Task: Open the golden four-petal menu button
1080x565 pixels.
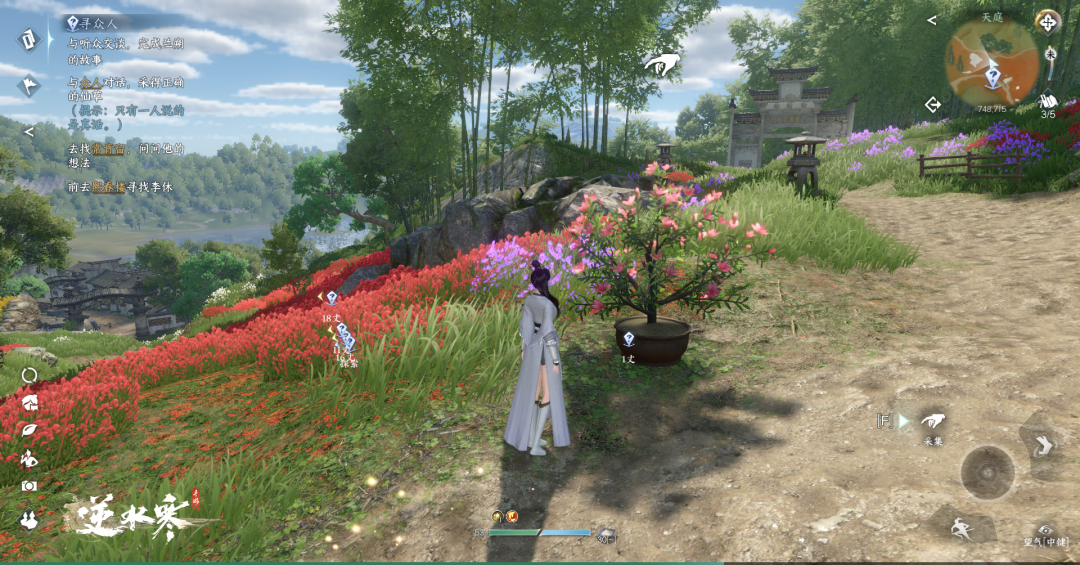Action: pos(1047,21)
